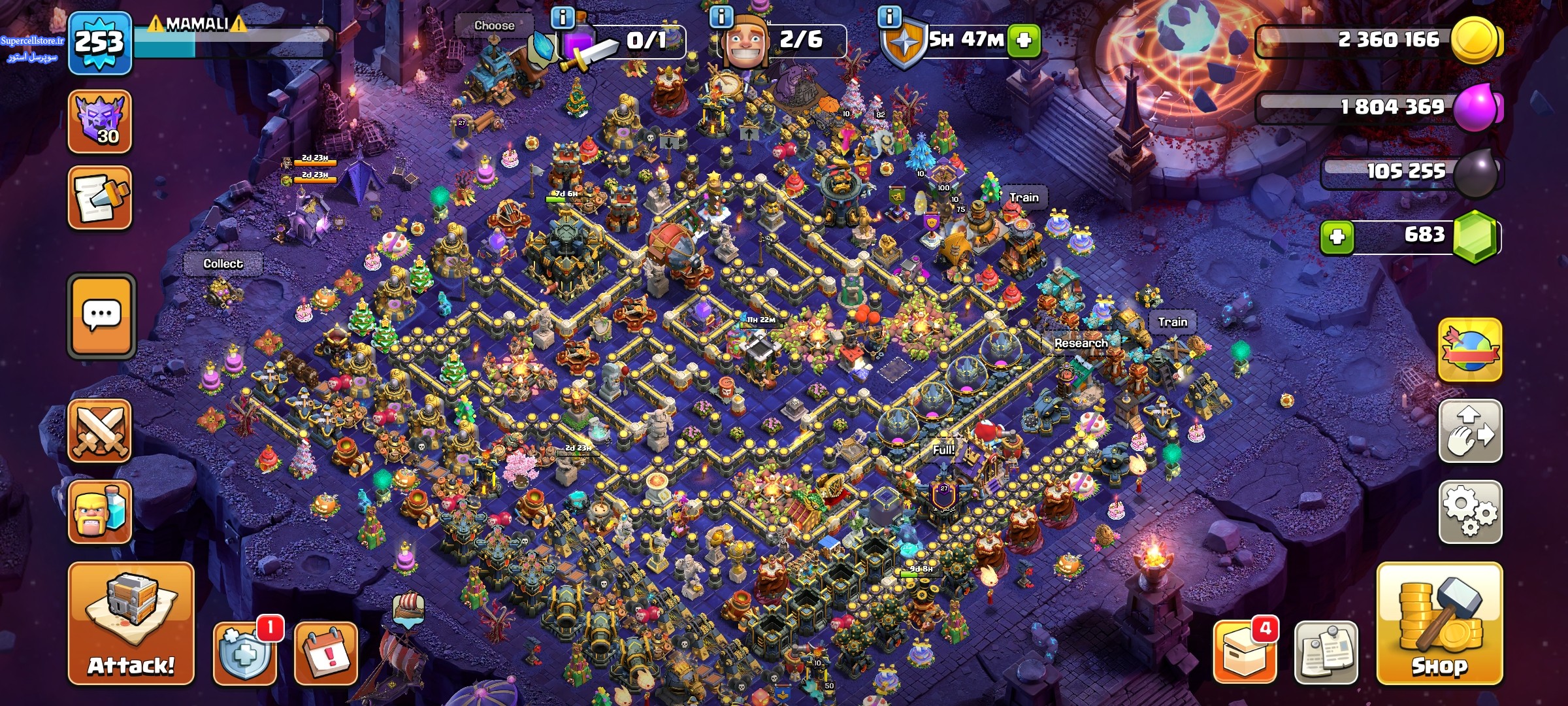Open the clan war crossed swords
The width and height of the screenshot is (1568, 706).
tap(100, 431)
